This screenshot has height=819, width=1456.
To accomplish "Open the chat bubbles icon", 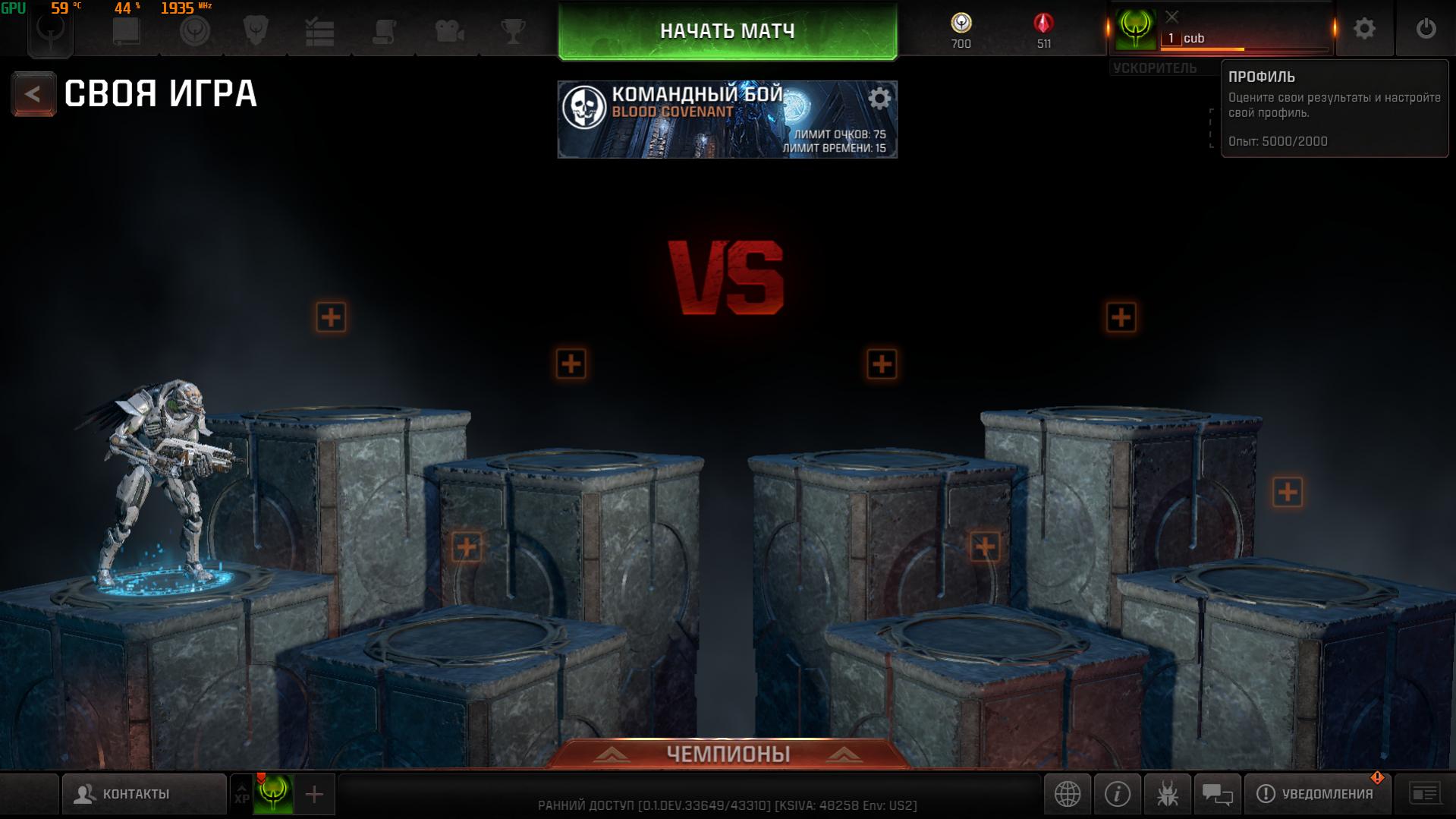I will point(1217,794).
